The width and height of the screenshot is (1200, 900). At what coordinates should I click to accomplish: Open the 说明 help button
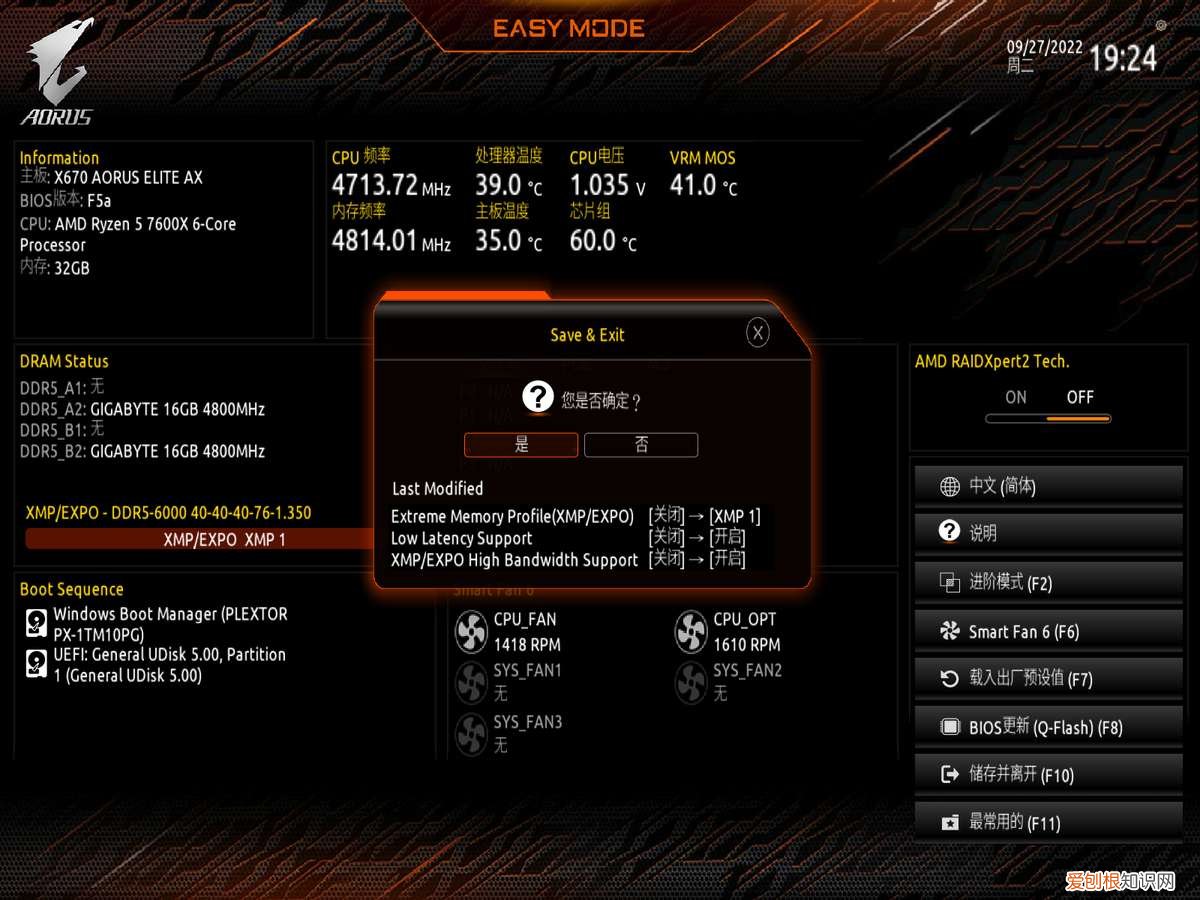click(1048, 533)
